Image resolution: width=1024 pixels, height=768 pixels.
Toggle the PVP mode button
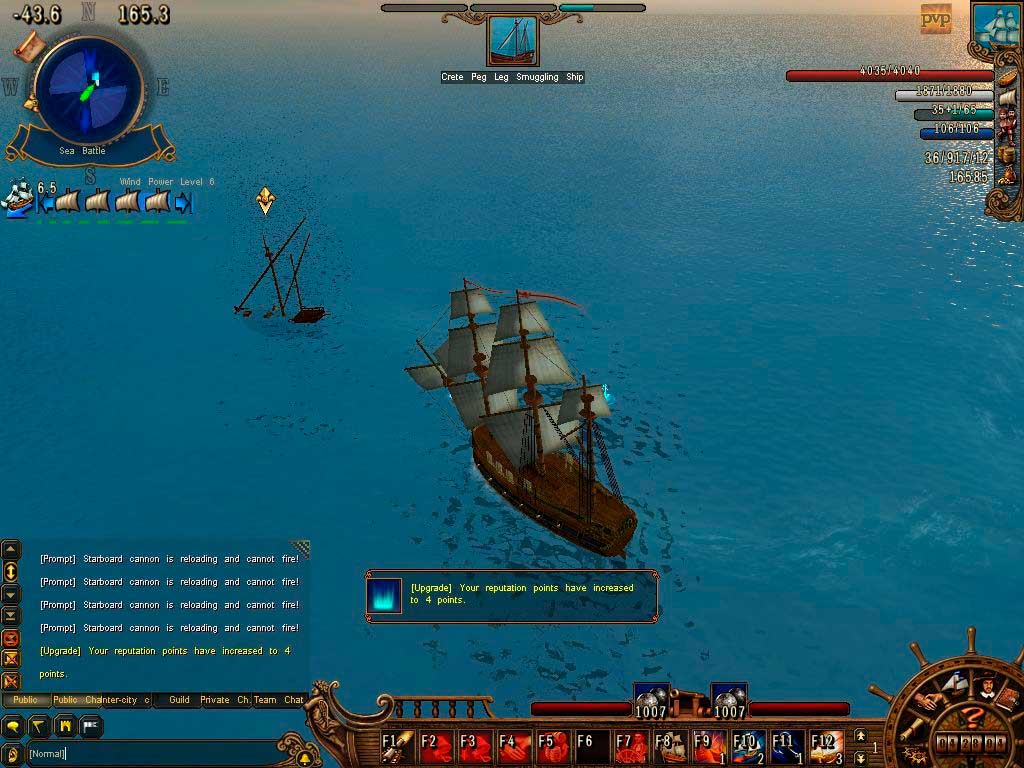[936, 18]
